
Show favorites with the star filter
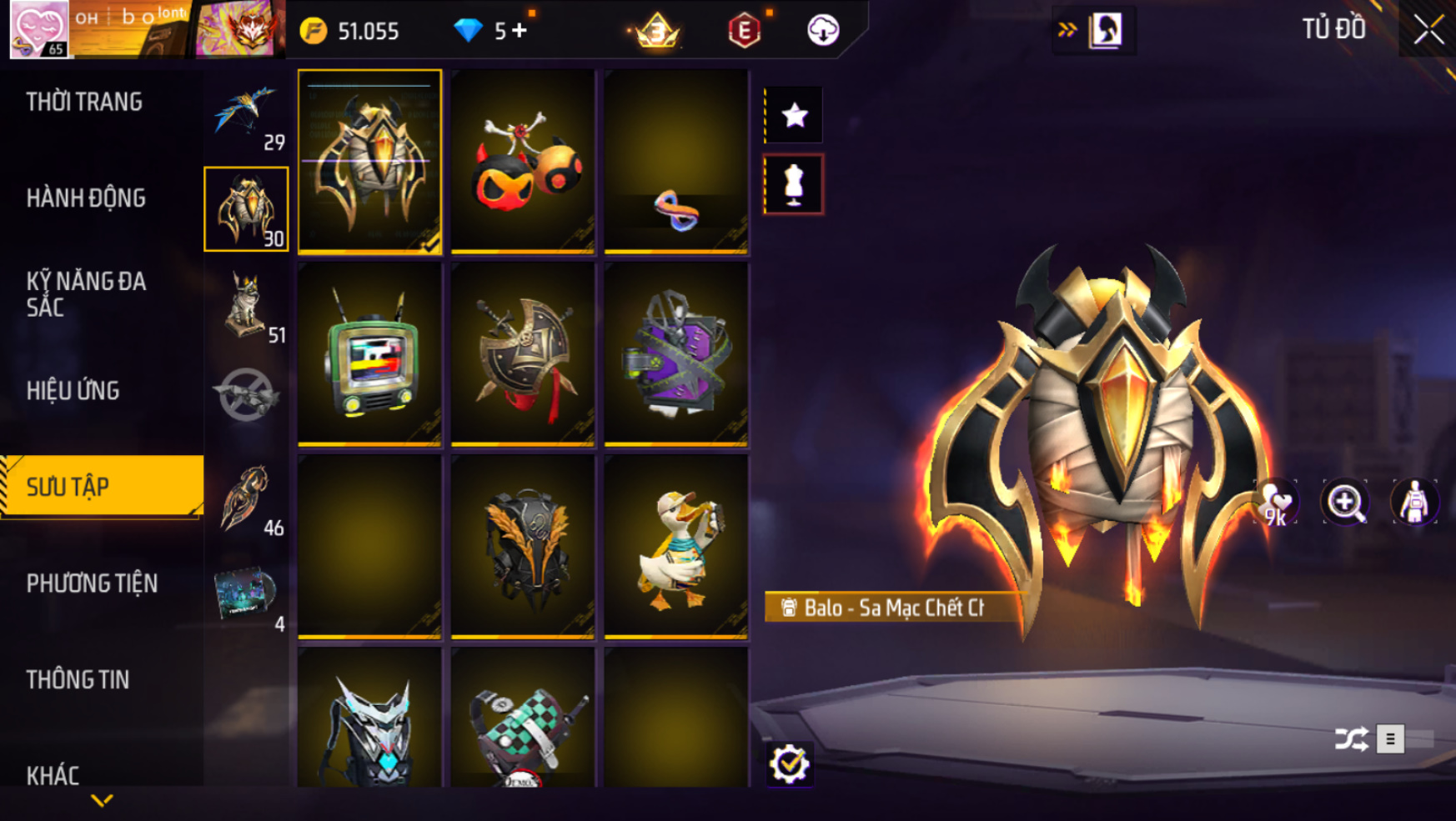794,115
